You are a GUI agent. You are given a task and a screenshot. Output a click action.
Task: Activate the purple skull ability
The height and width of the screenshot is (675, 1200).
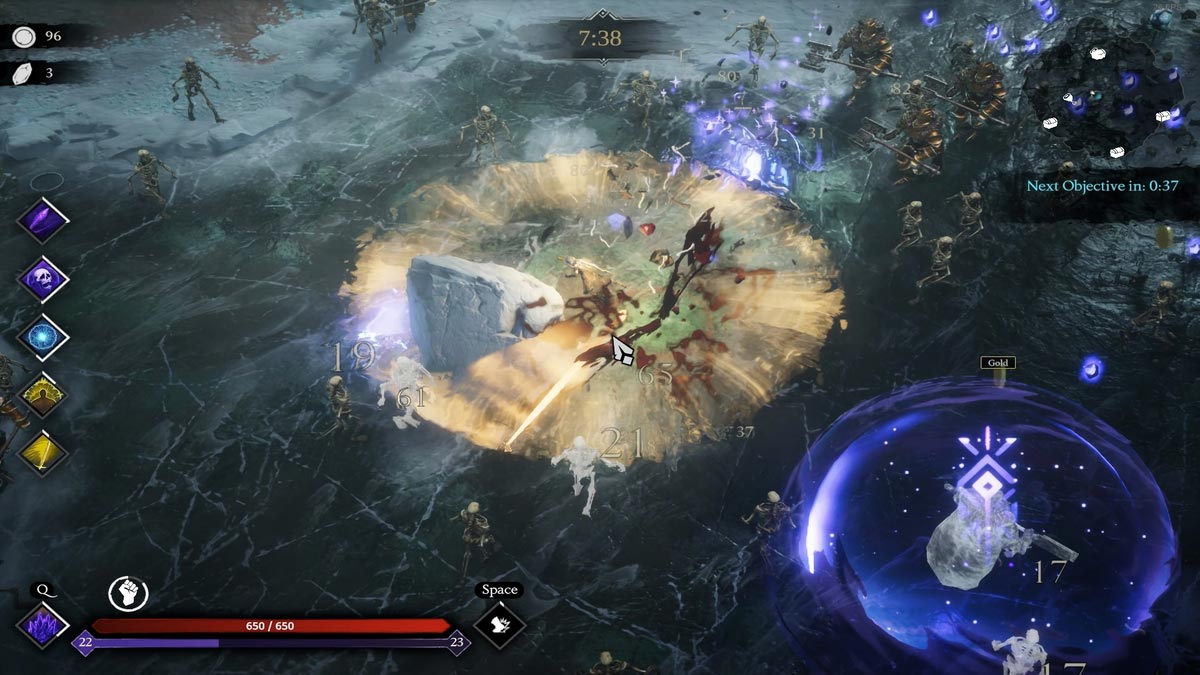tap(43, 278)
